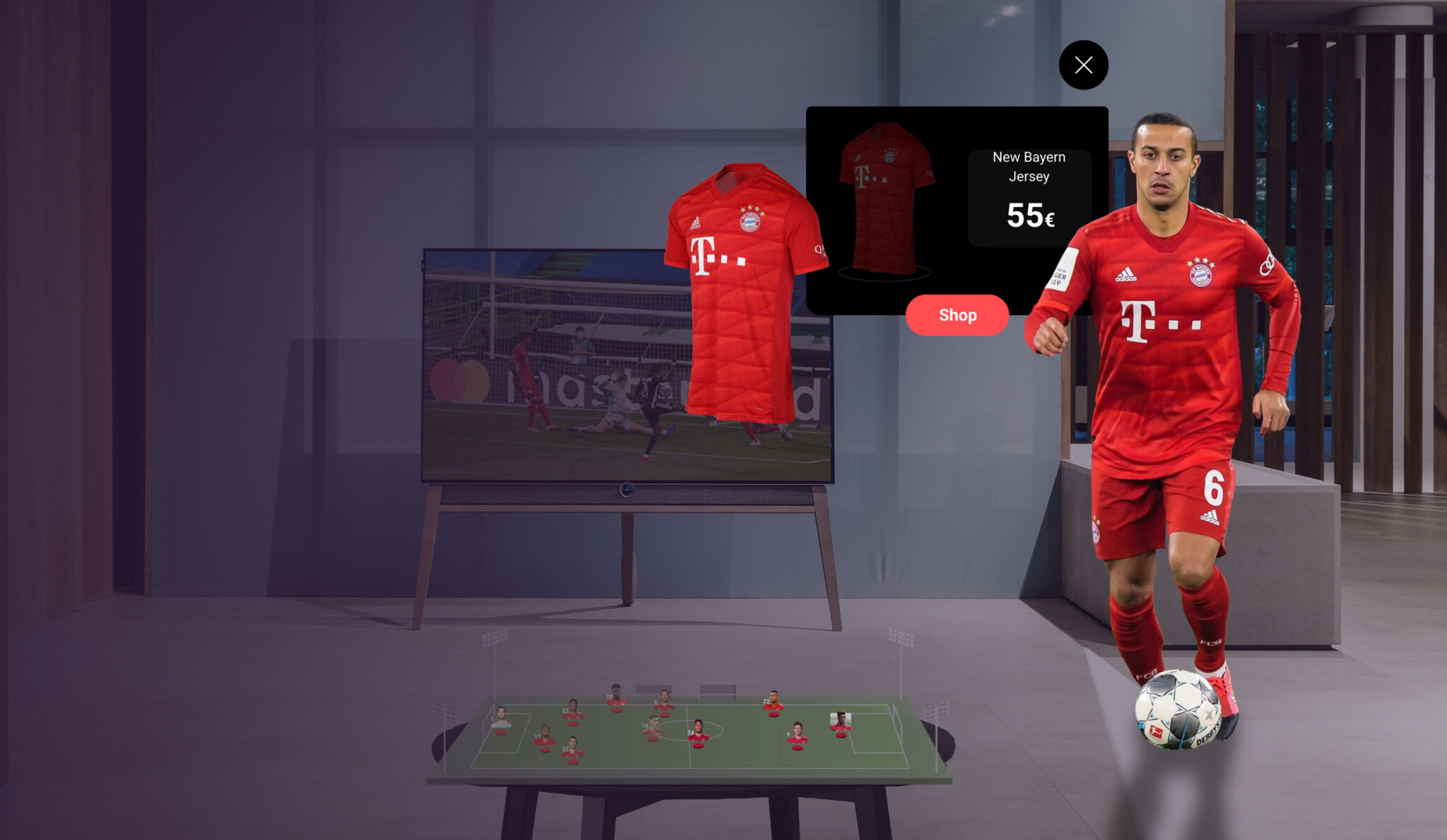The width and height of the screenshot is (1447, 840).
Task: Select player number 32 on the tactics board
Action: 573,747
